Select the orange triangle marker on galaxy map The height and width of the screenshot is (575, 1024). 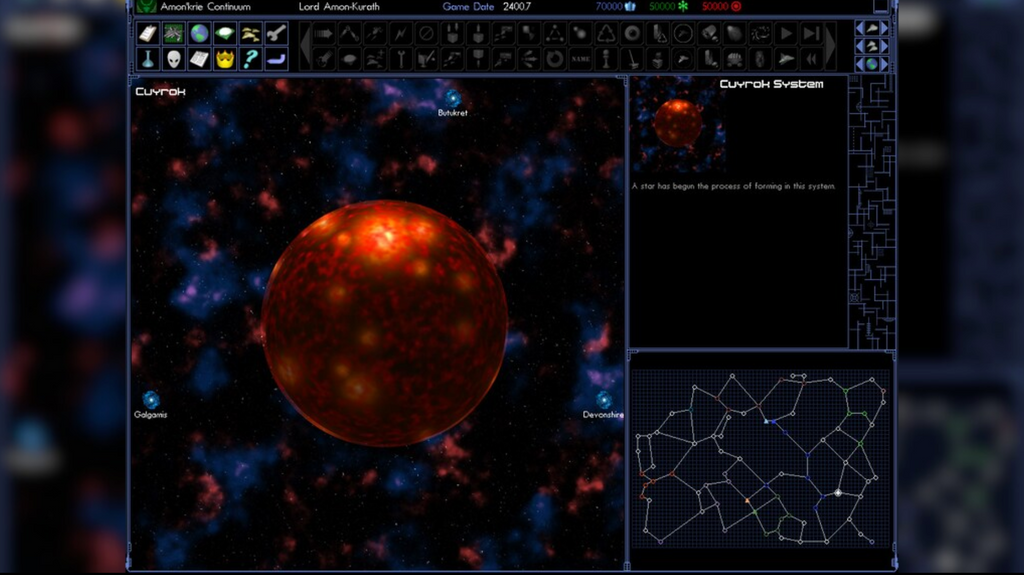[746, 500]
